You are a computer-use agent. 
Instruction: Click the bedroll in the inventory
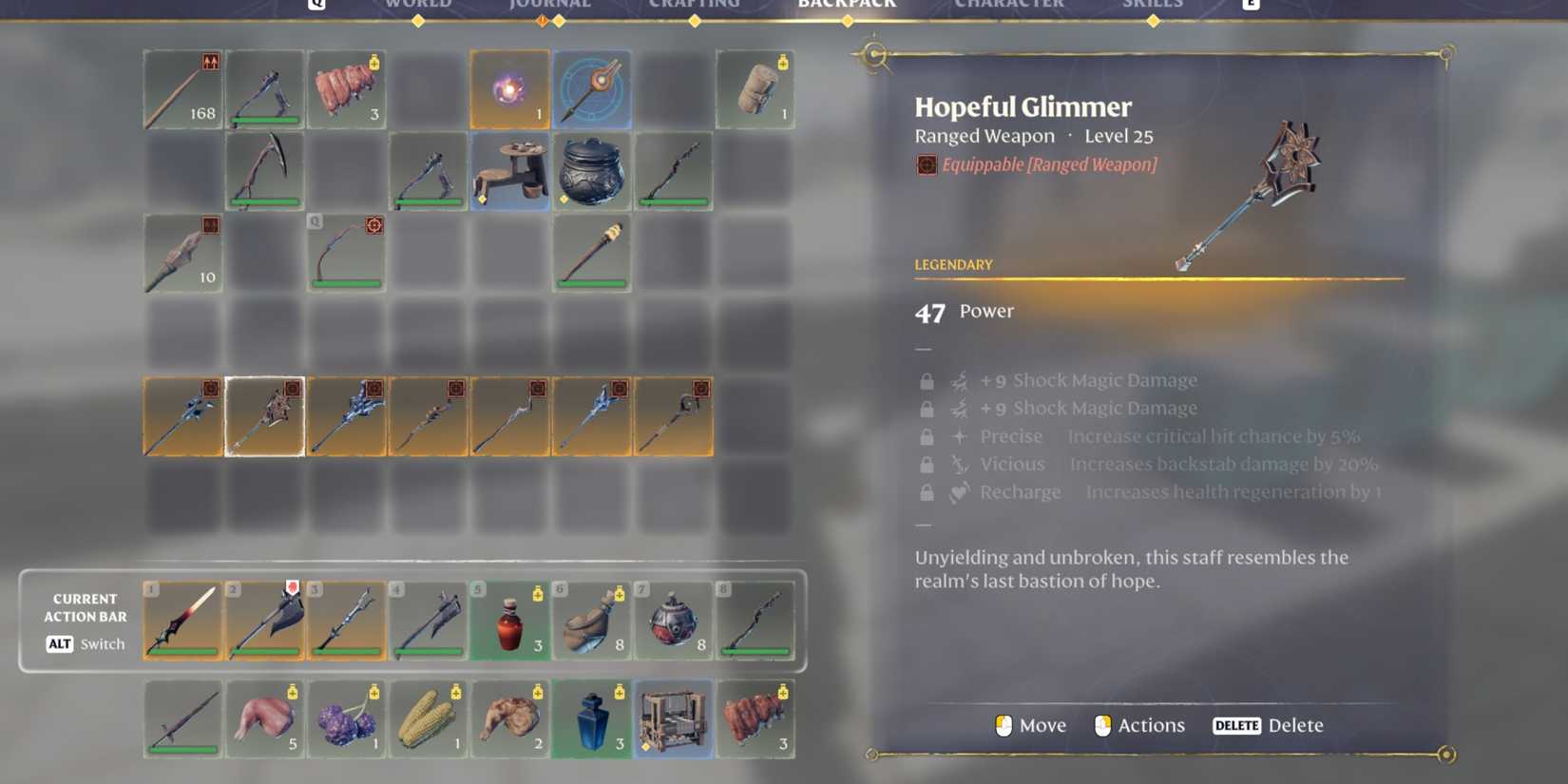tap(755, 88)
